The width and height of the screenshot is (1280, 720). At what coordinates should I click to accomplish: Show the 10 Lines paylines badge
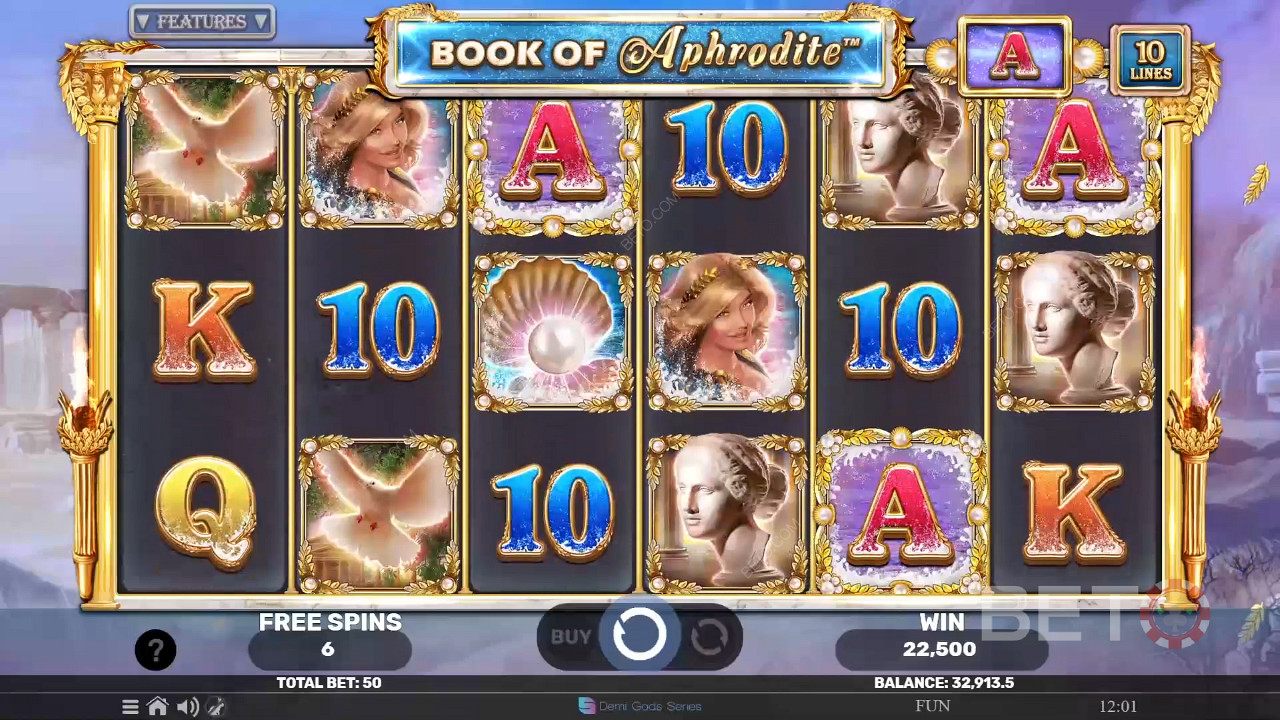(x=1150, y=60)
